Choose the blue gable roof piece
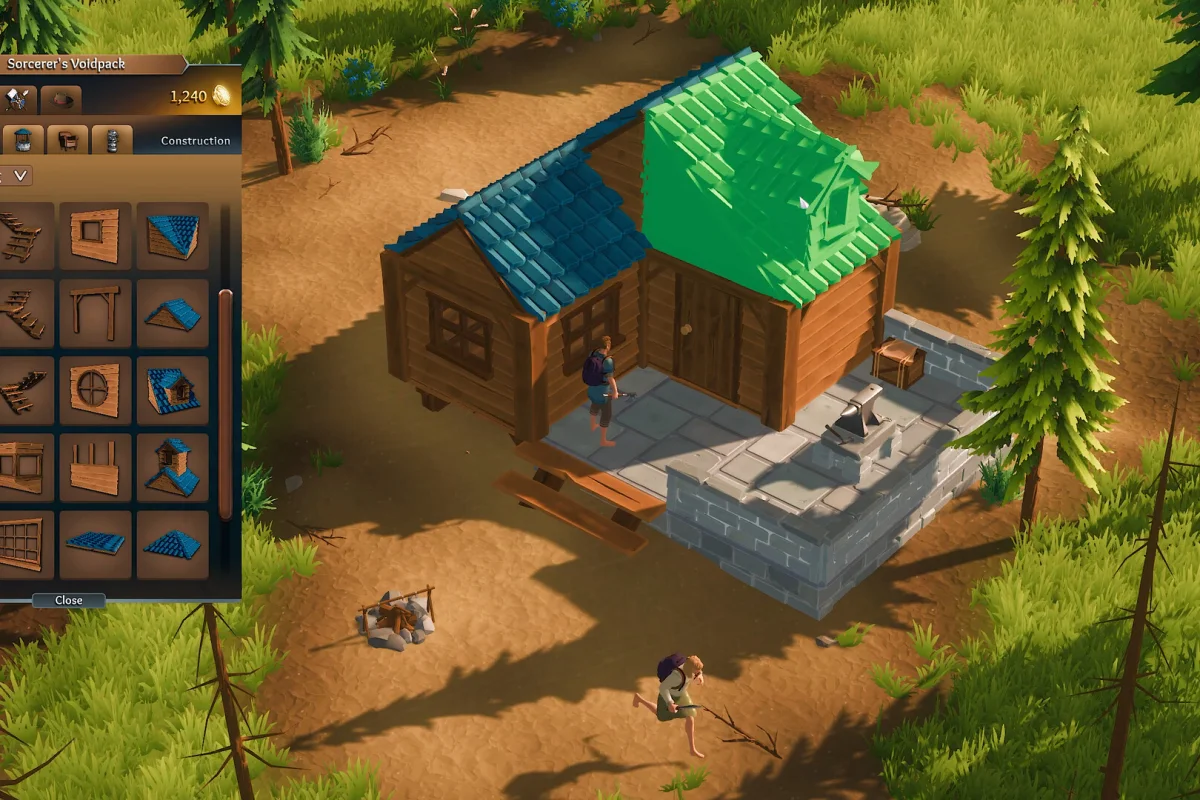This screenshot has height=800, width=1200. point(172,313)
